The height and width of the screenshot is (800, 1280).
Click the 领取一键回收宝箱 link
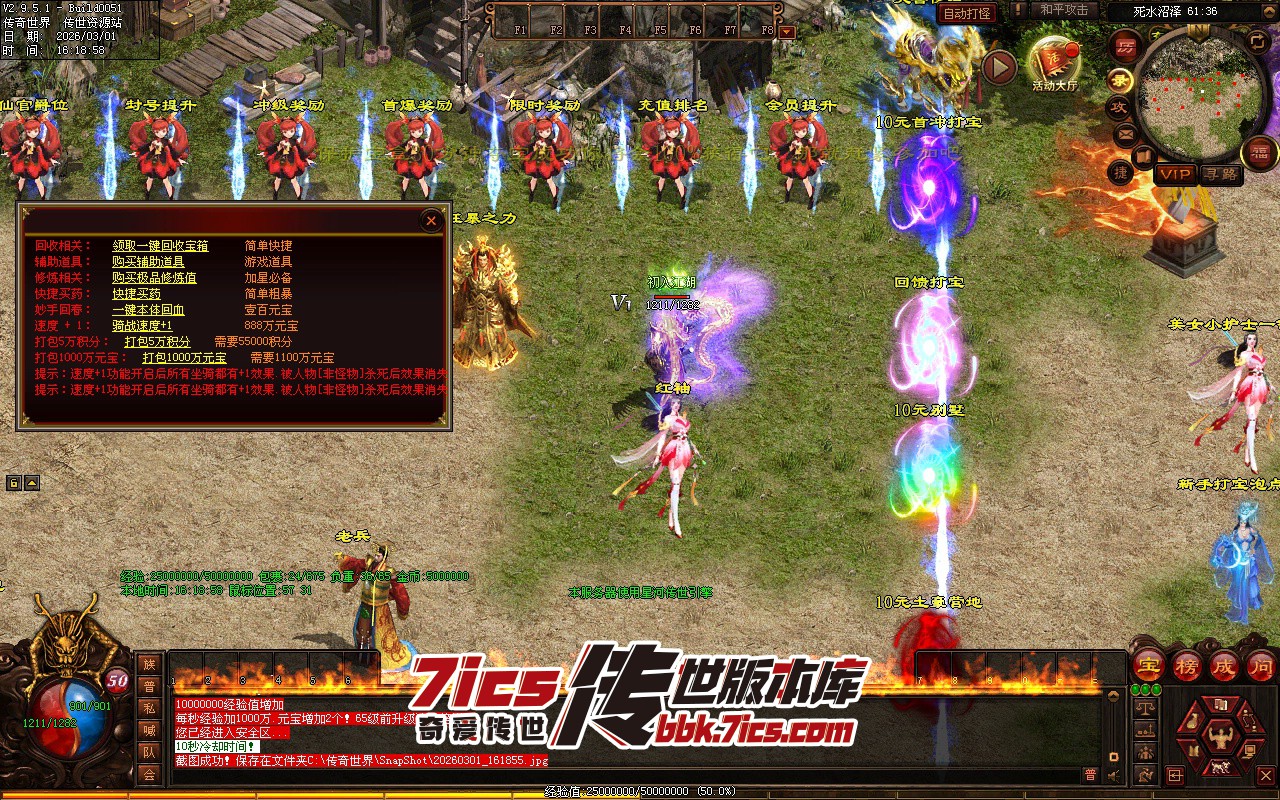pos(160,246)
